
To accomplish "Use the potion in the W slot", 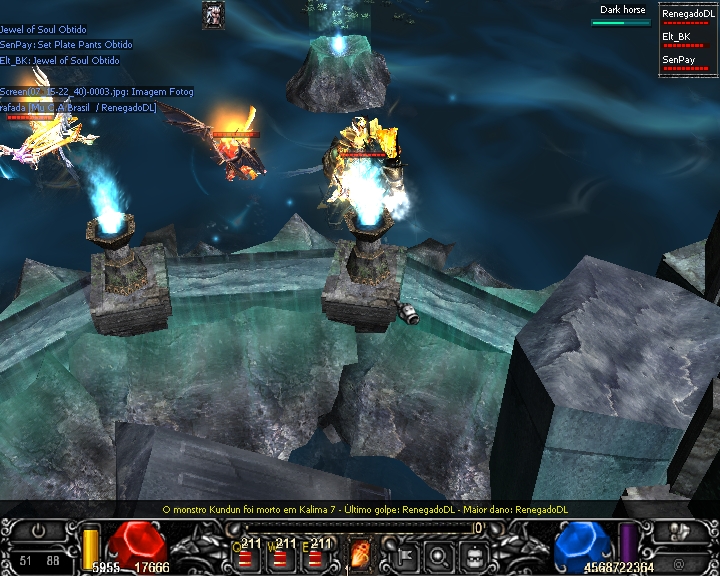I will (283, 555).
